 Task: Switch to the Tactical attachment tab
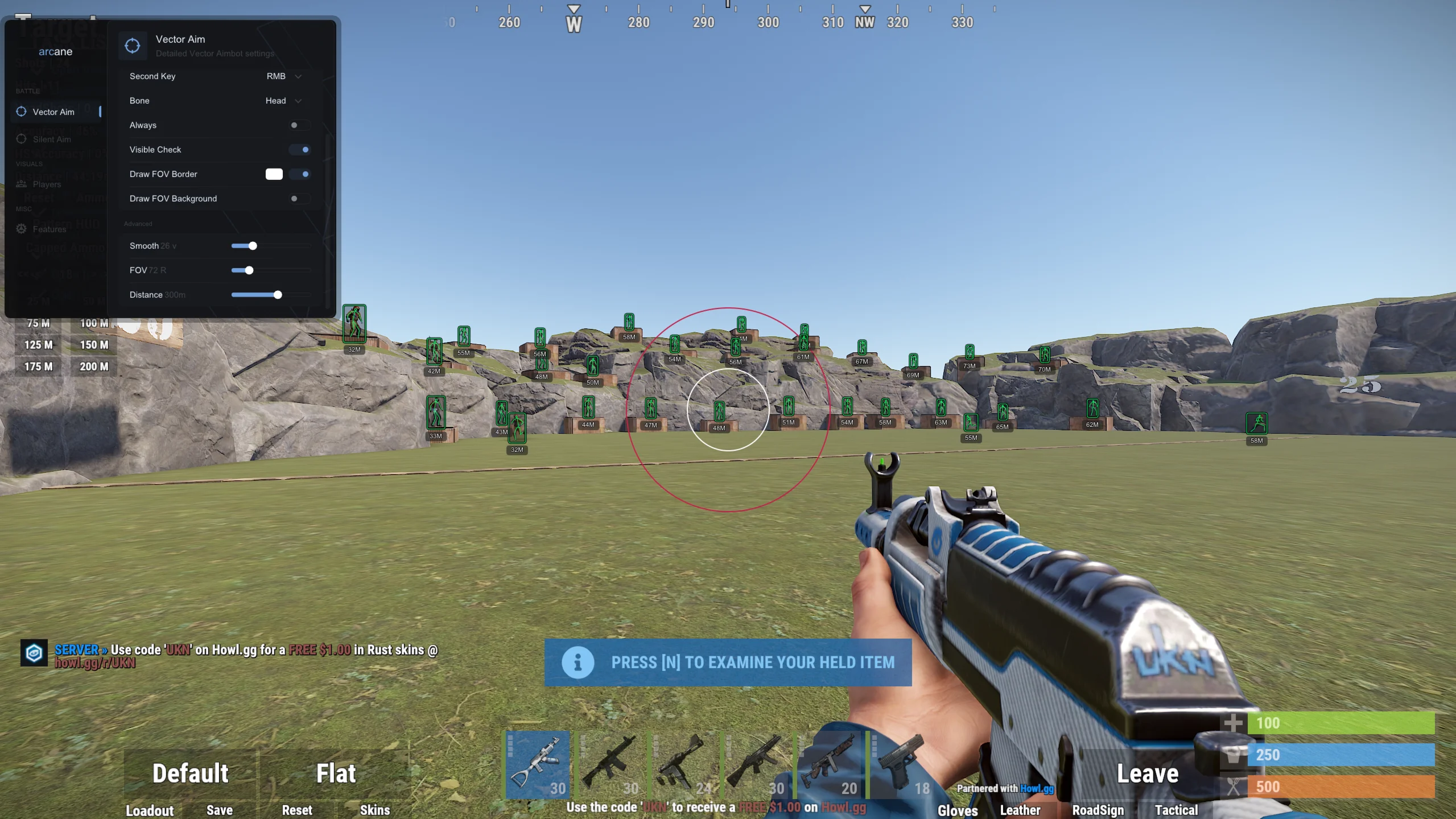[x=1177, y=810]
